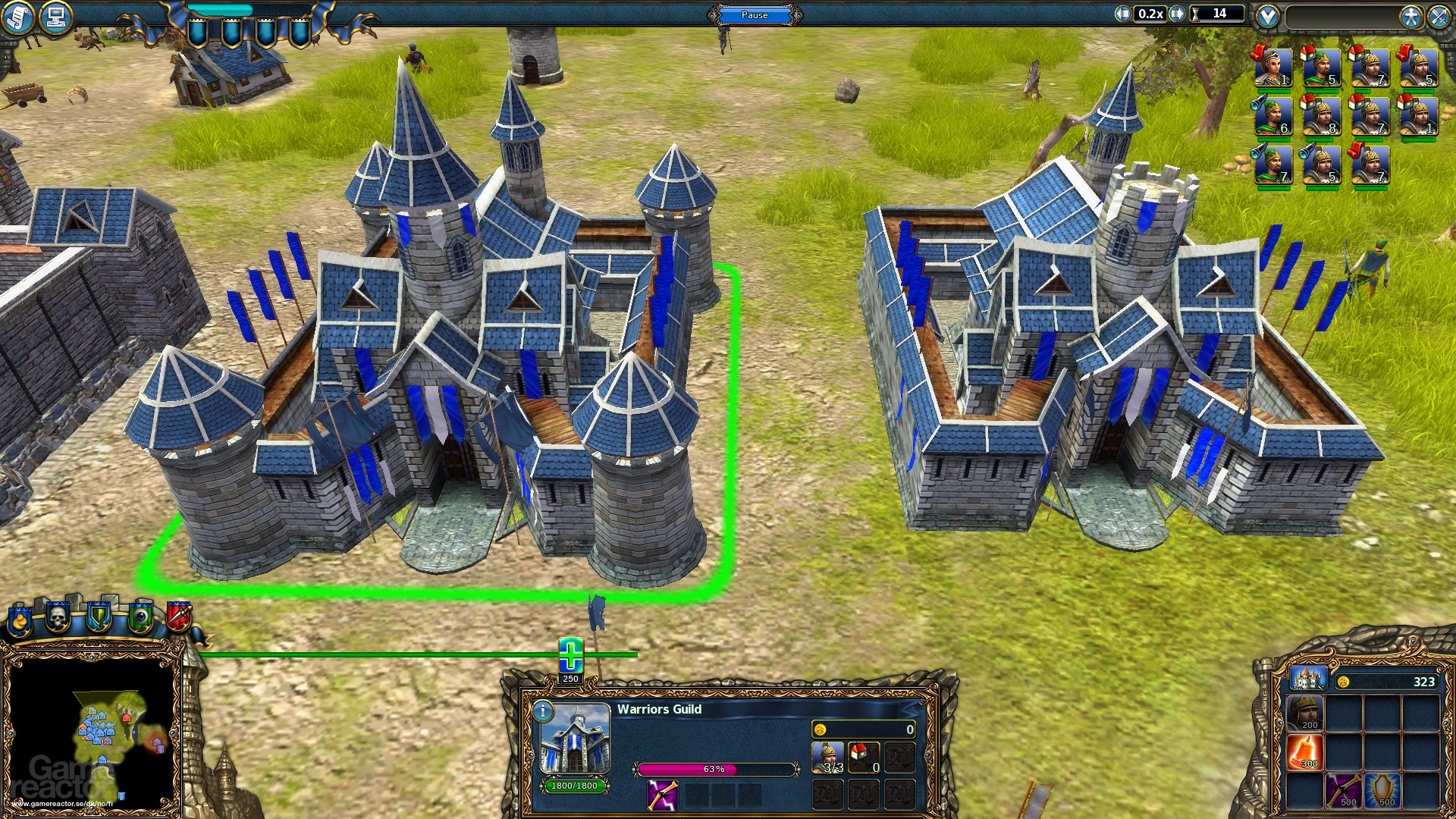Image resolution: width=1456 pixels, height=819 pixels.
Task: Click the axe upgrade costing 500
Action: (1344, 790)
